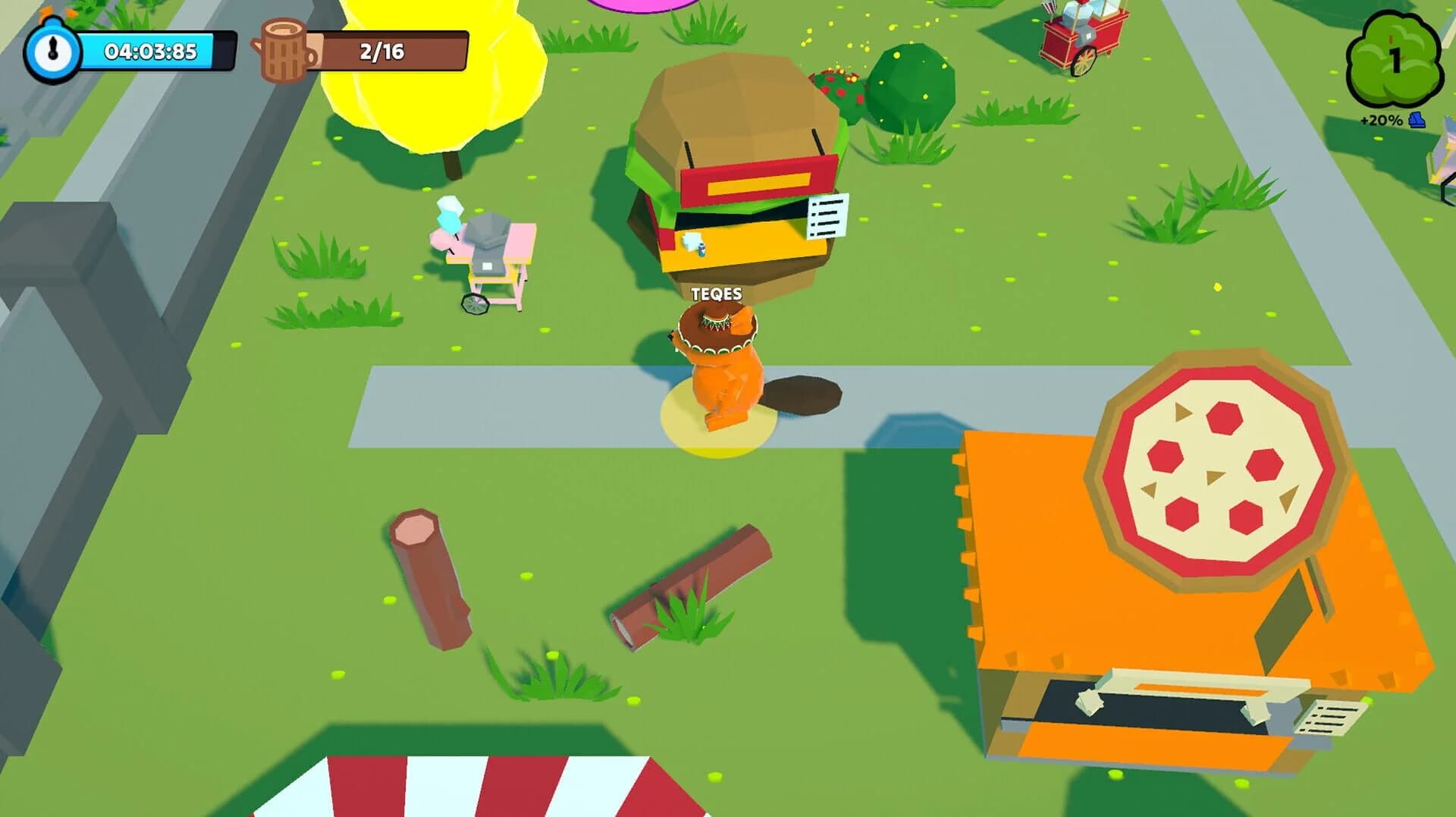
Task: Click the +20% speed boost label
Action: (x=1382, y=118)
